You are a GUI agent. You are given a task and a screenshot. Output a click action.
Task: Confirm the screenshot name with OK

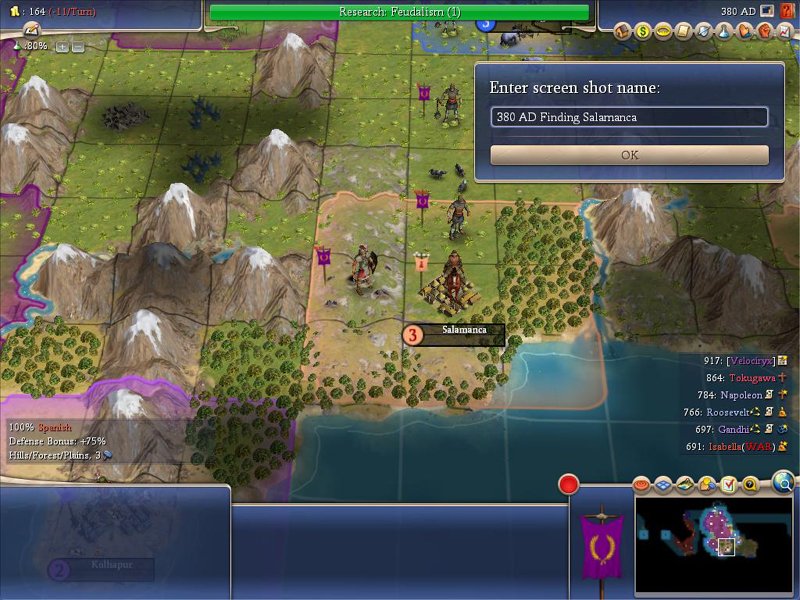click(x=629, y=155)
